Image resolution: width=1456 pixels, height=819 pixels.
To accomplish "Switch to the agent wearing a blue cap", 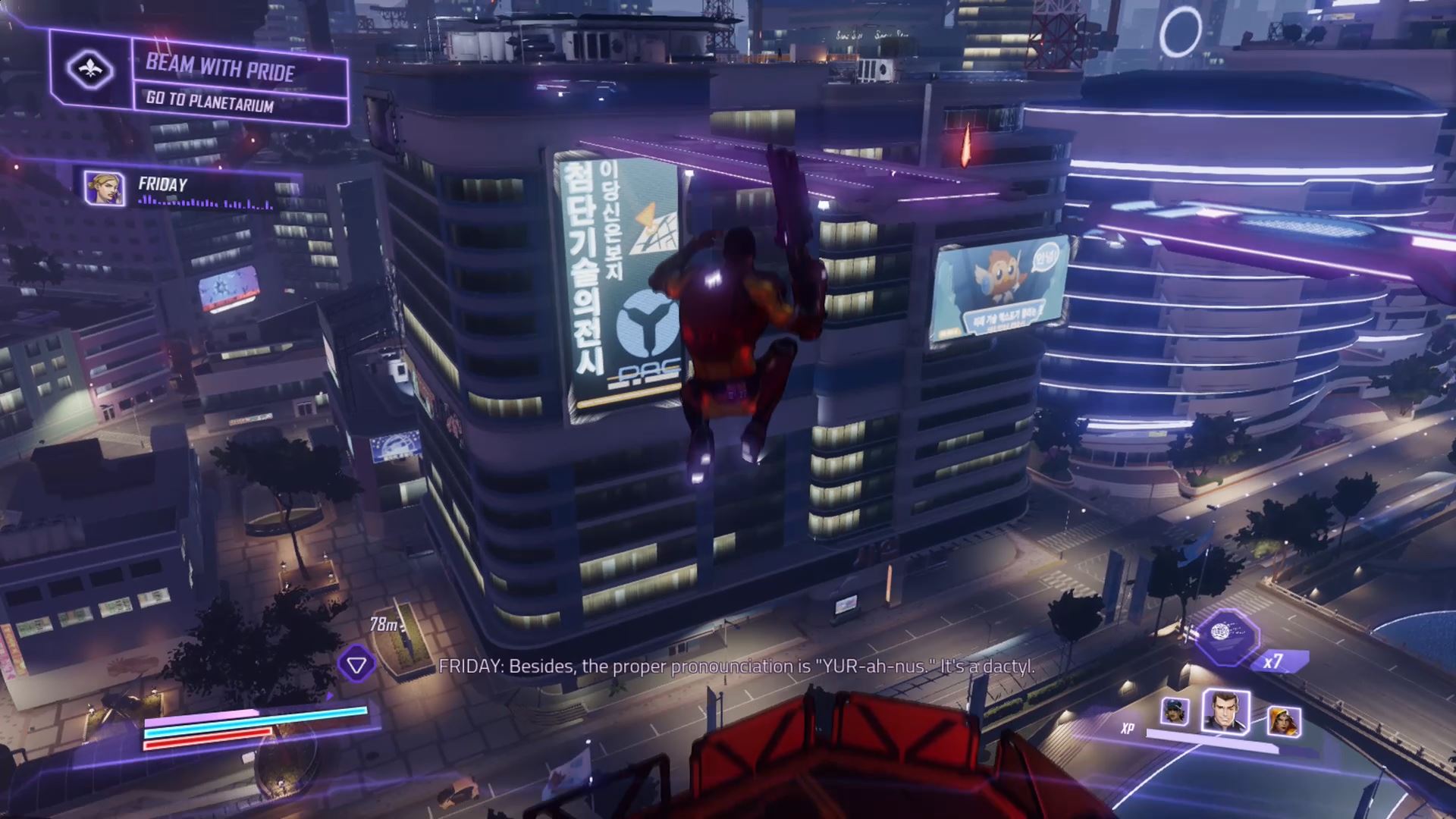I will click(x=1175, y=711).
